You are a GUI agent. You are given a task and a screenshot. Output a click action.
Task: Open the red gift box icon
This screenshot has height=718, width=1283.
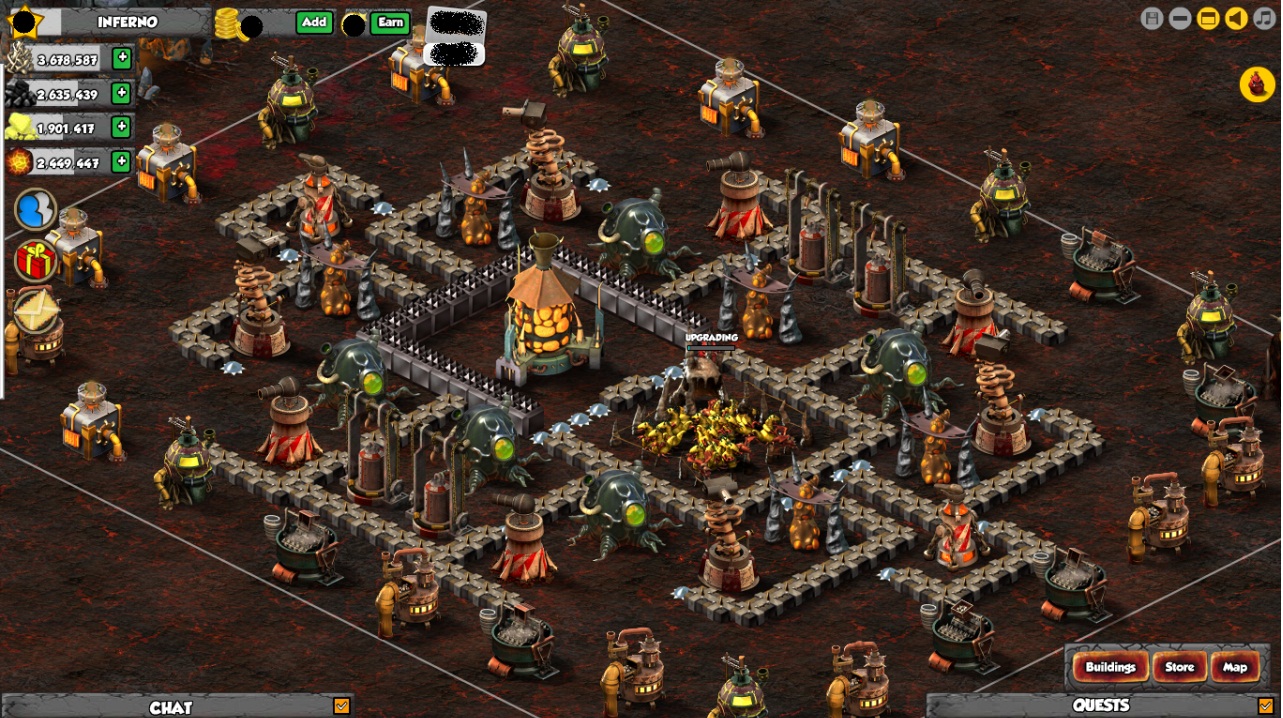(35, 260)
